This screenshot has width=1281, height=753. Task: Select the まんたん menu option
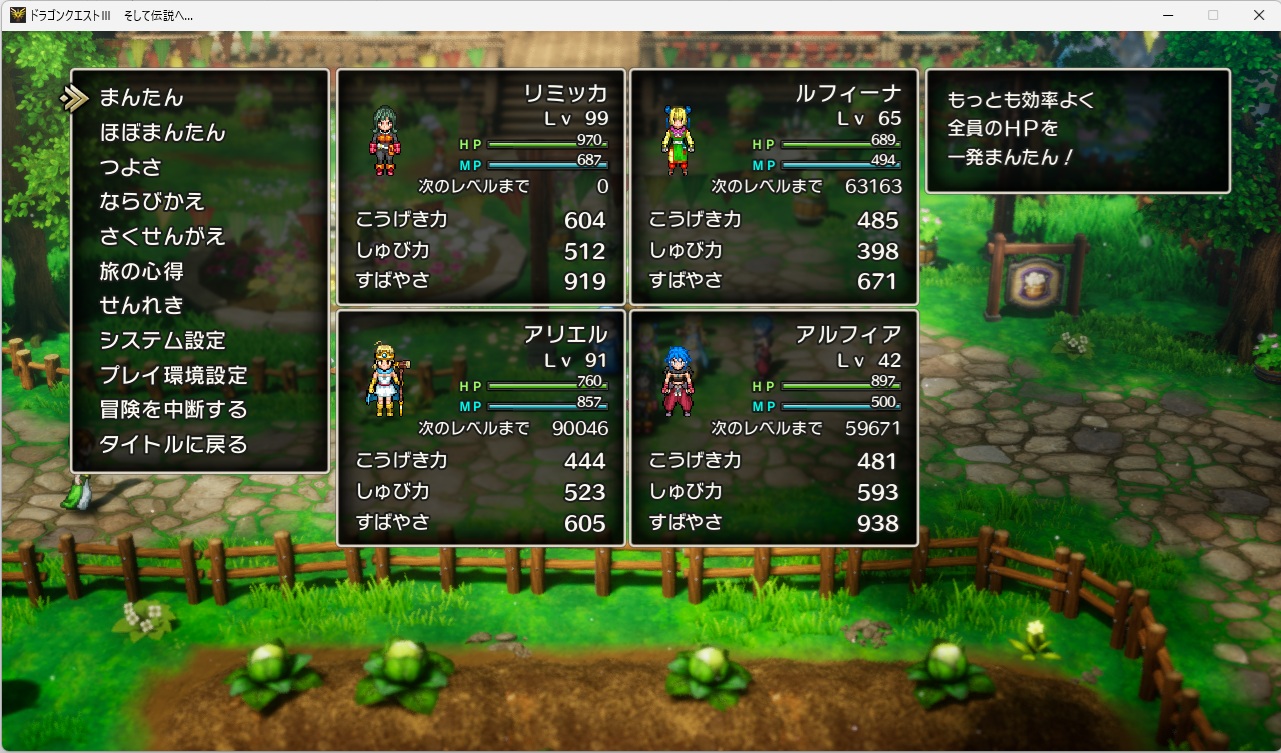click(141, 98)
